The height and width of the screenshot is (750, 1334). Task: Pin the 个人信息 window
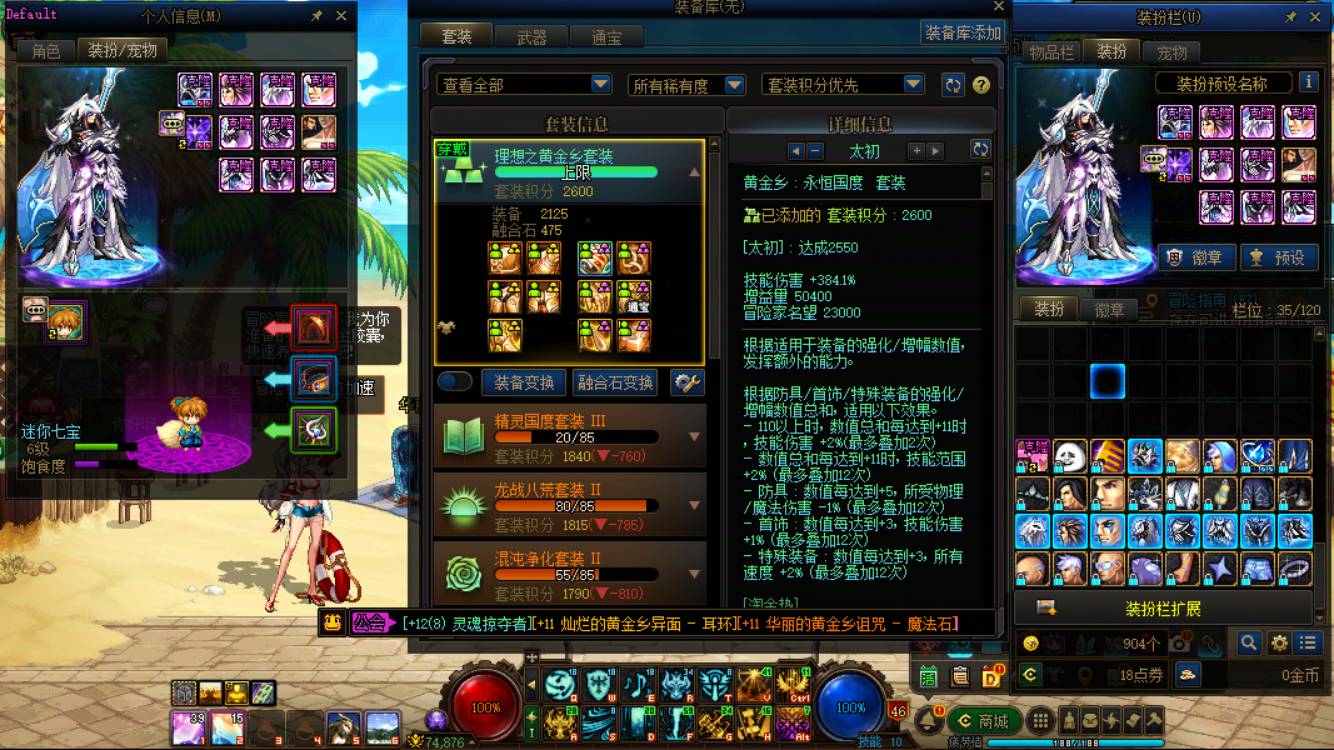pos(317,15)
